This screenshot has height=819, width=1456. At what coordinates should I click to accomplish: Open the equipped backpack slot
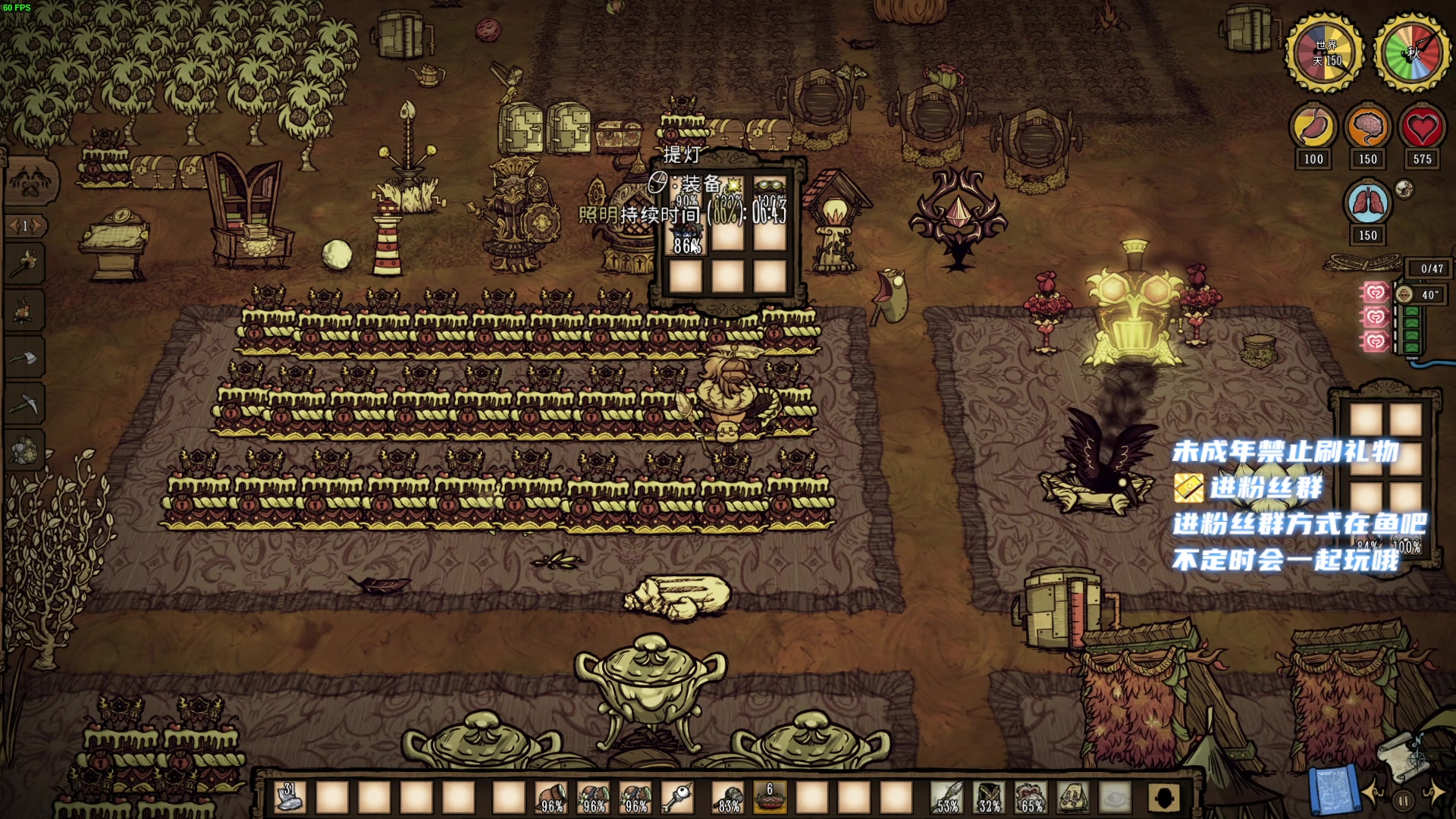click(x=1072, y=798)
